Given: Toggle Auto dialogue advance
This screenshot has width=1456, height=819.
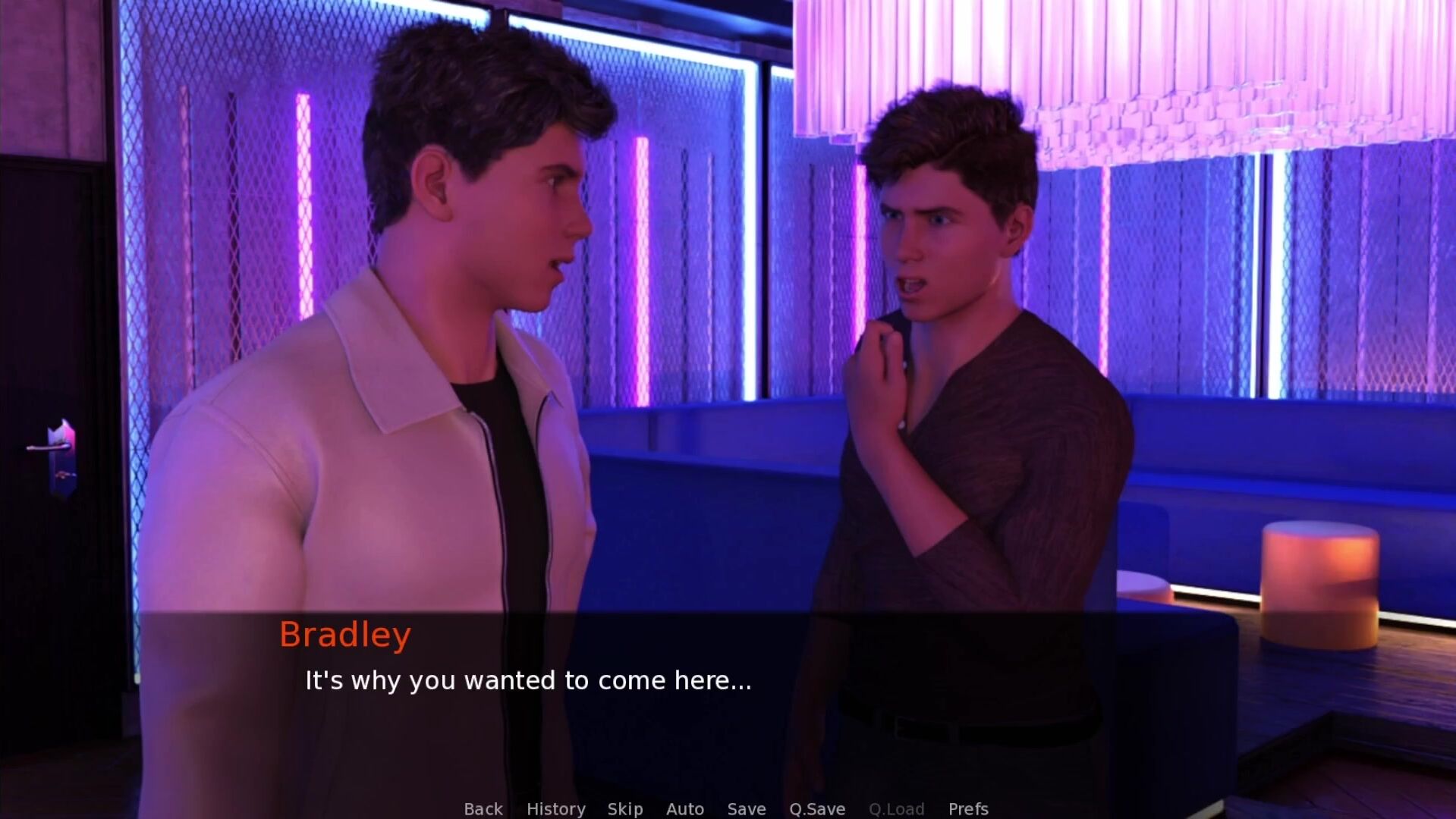Looking at the screenshot, I should pos(684,809).
